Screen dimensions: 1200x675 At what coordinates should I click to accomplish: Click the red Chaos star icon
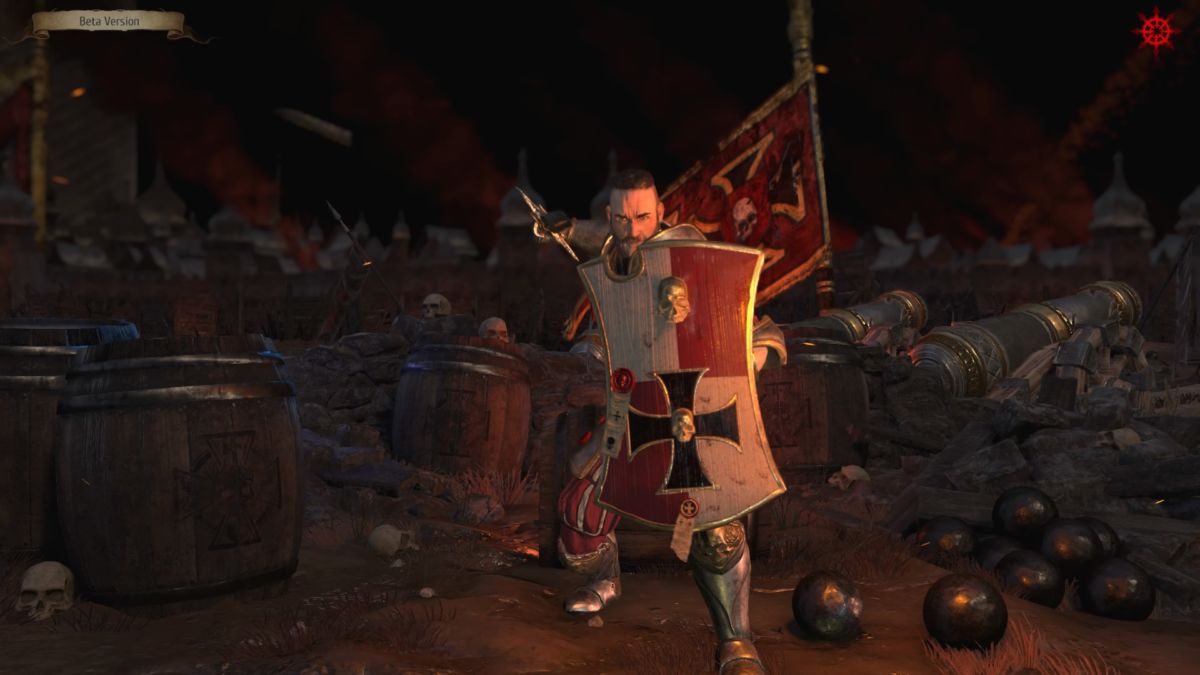tap(1156, 31)
